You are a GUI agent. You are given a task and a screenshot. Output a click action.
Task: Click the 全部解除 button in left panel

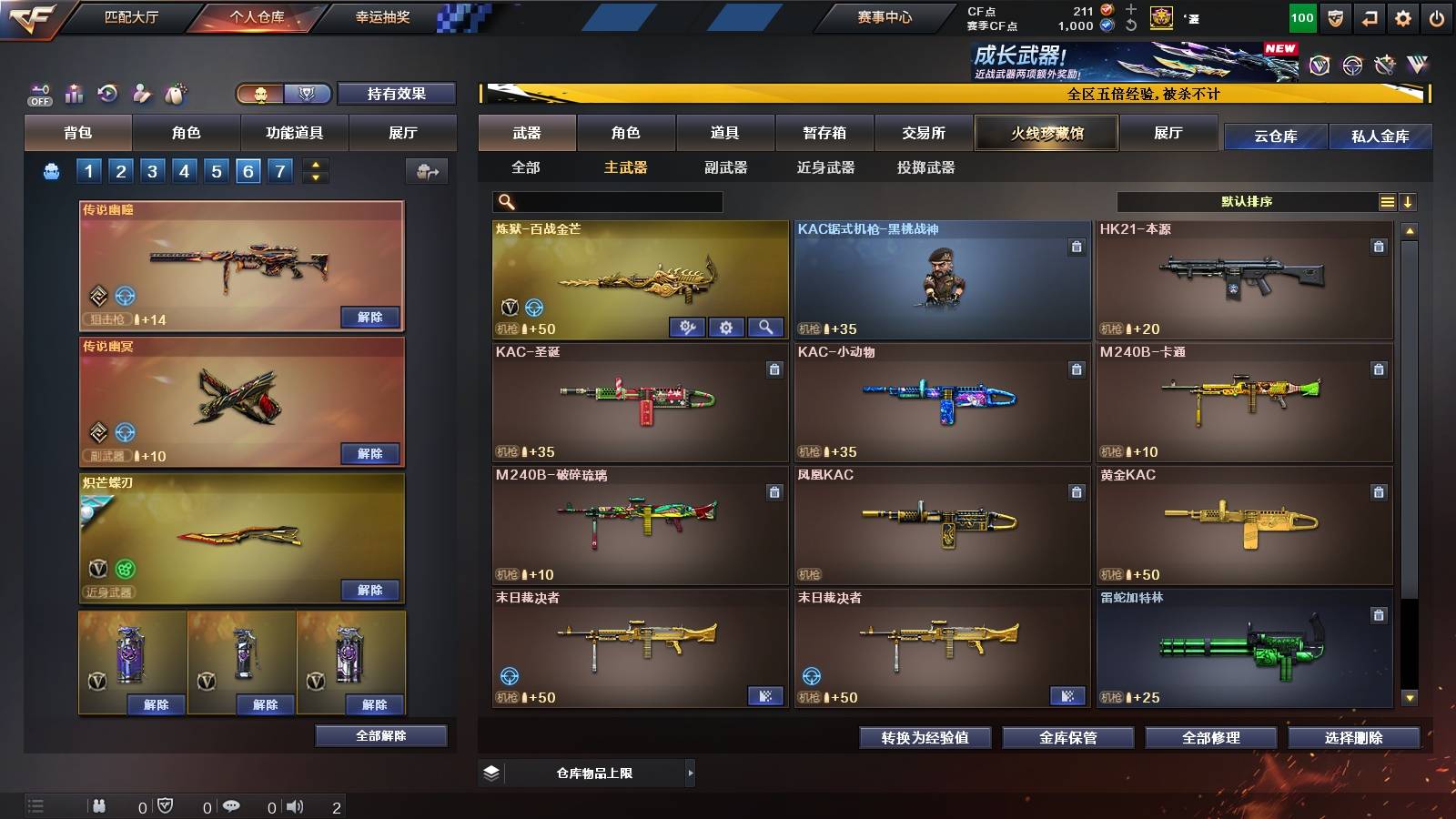coord(380,735)
